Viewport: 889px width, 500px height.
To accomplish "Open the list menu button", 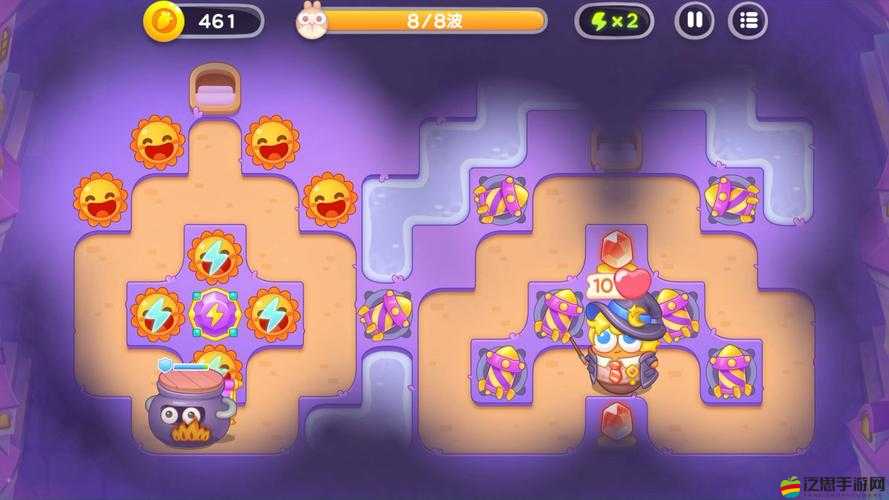I will (747, 20).
